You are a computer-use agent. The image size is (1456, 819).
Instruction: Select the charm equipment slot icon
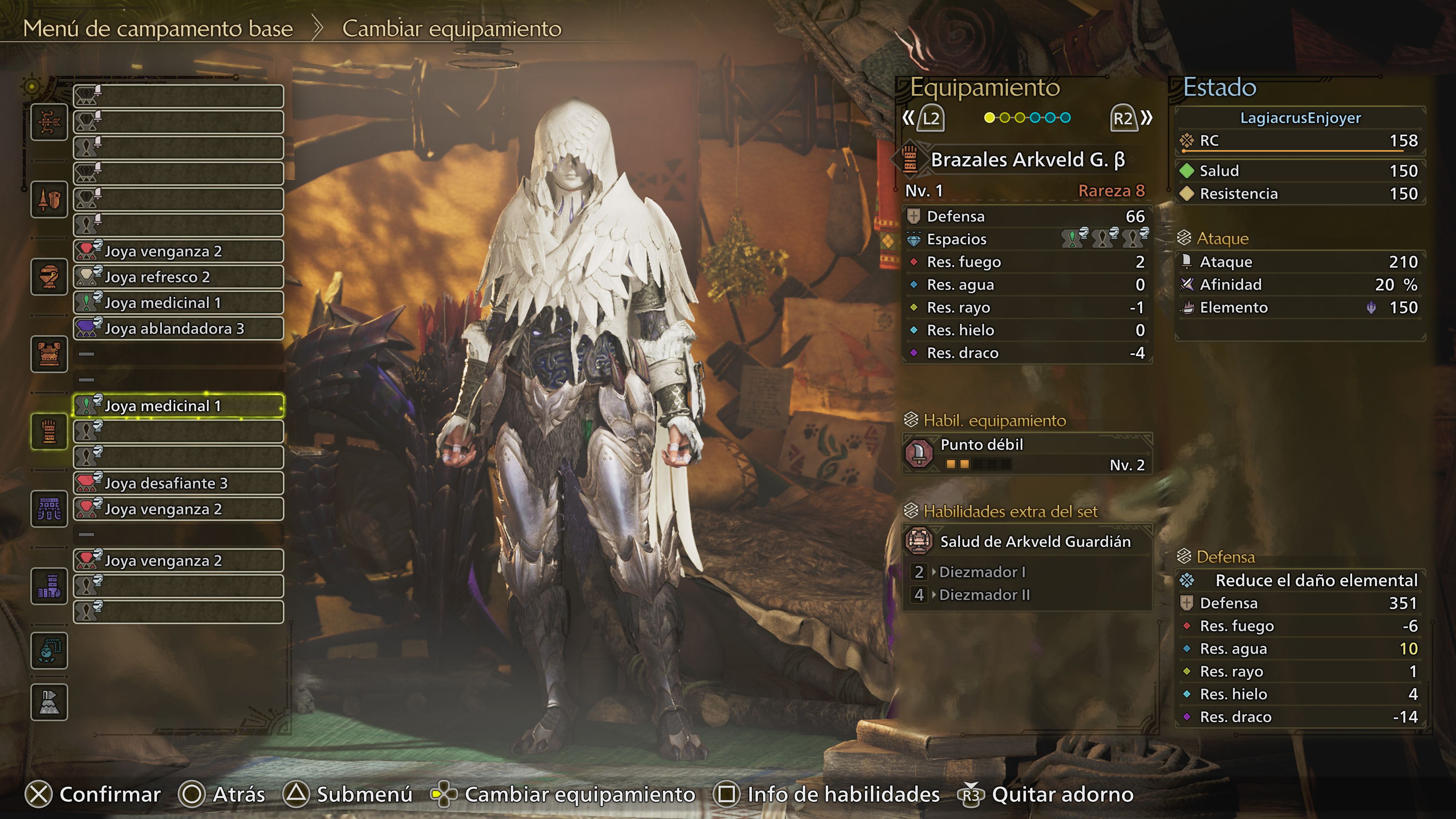tap(49, 651)
